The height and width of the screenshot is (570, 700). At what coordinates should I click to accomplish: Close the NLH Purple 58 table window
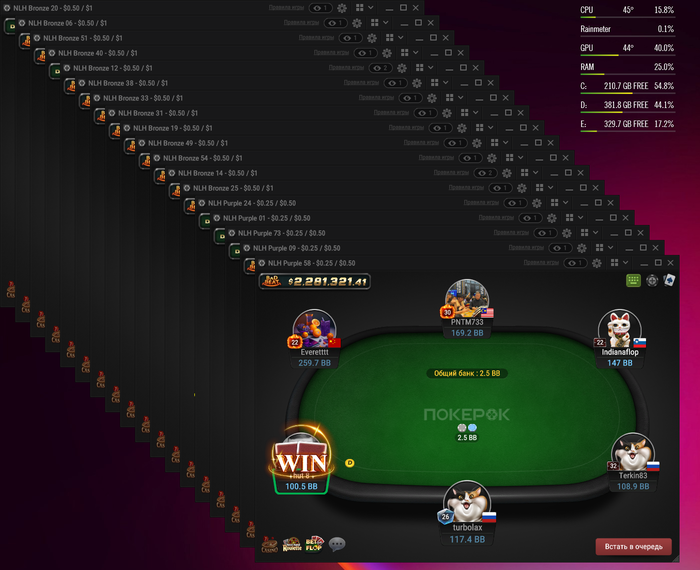(x=671, y=263)
